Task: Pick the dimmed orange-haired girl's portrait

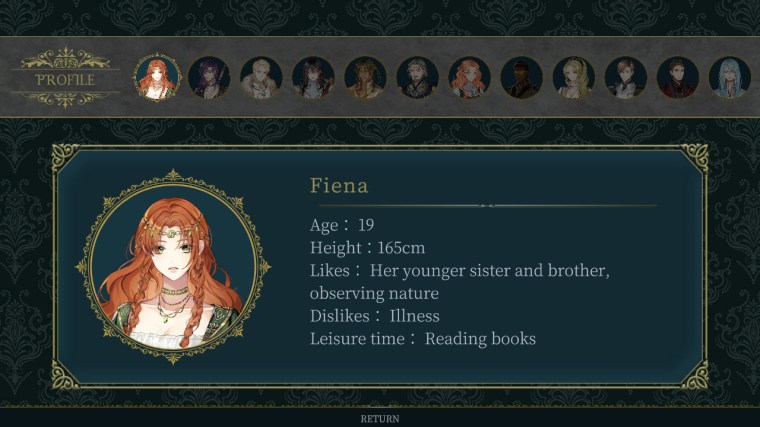Action: 469,77
